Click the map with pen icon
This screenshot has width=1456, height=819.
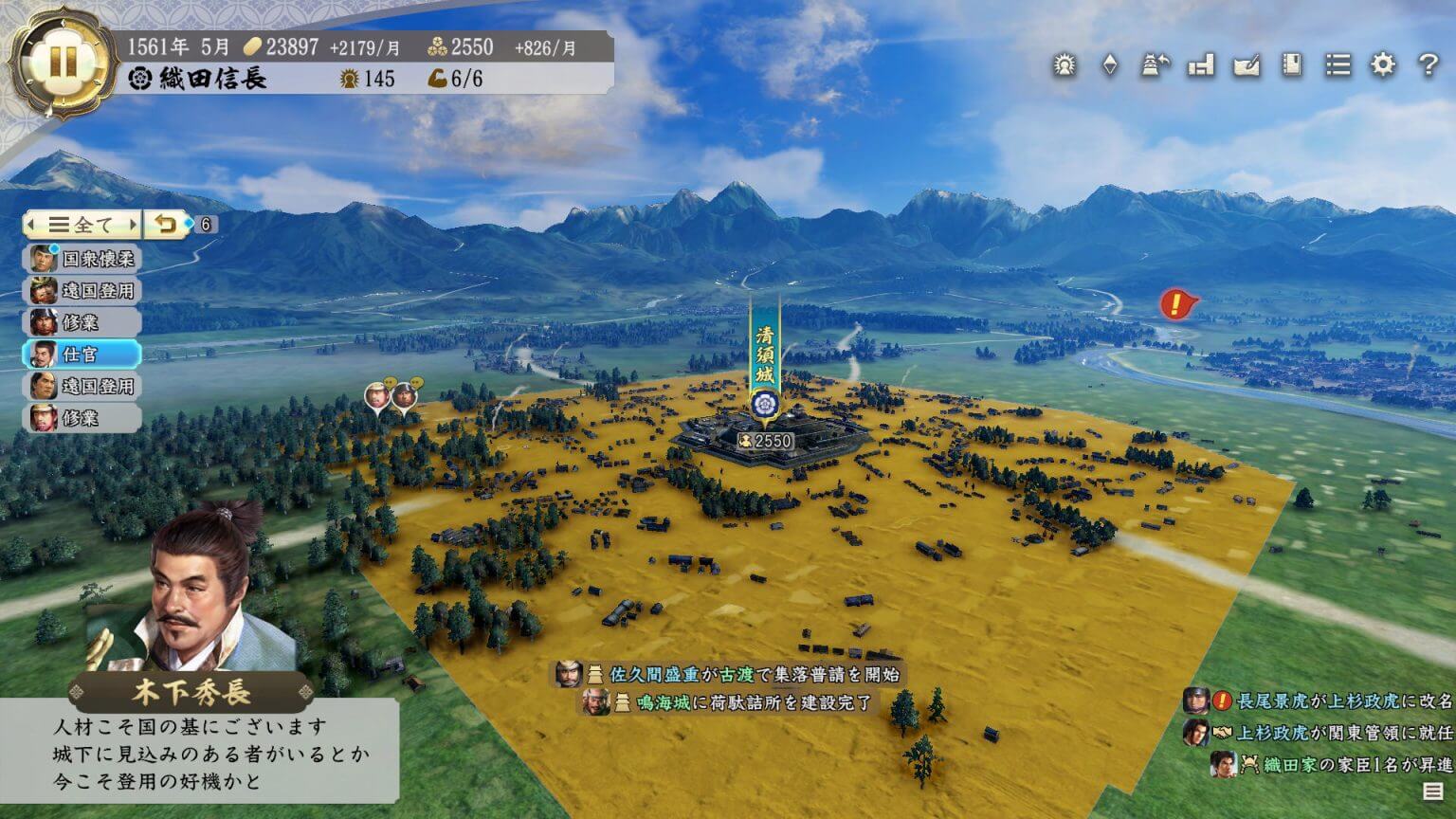click(1246, 65)
